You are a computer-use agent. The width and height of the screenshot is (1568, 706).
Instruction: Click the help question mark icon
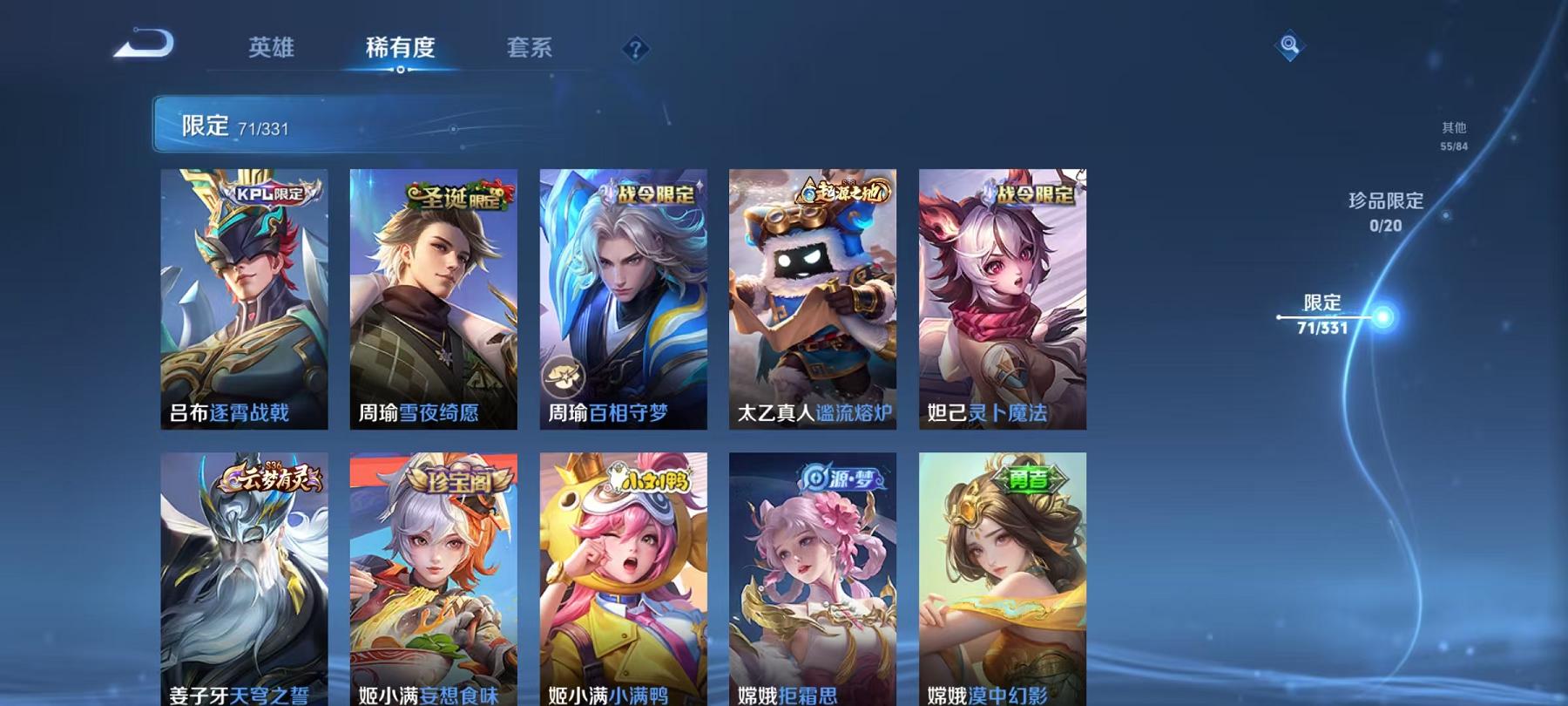(x=637, y=50)
